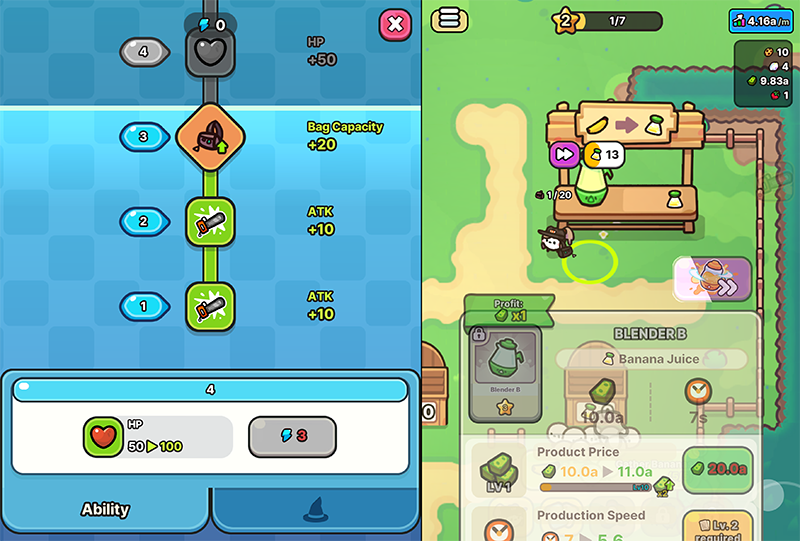Open the cash balance 4.16a display

[x=763, y=19]
